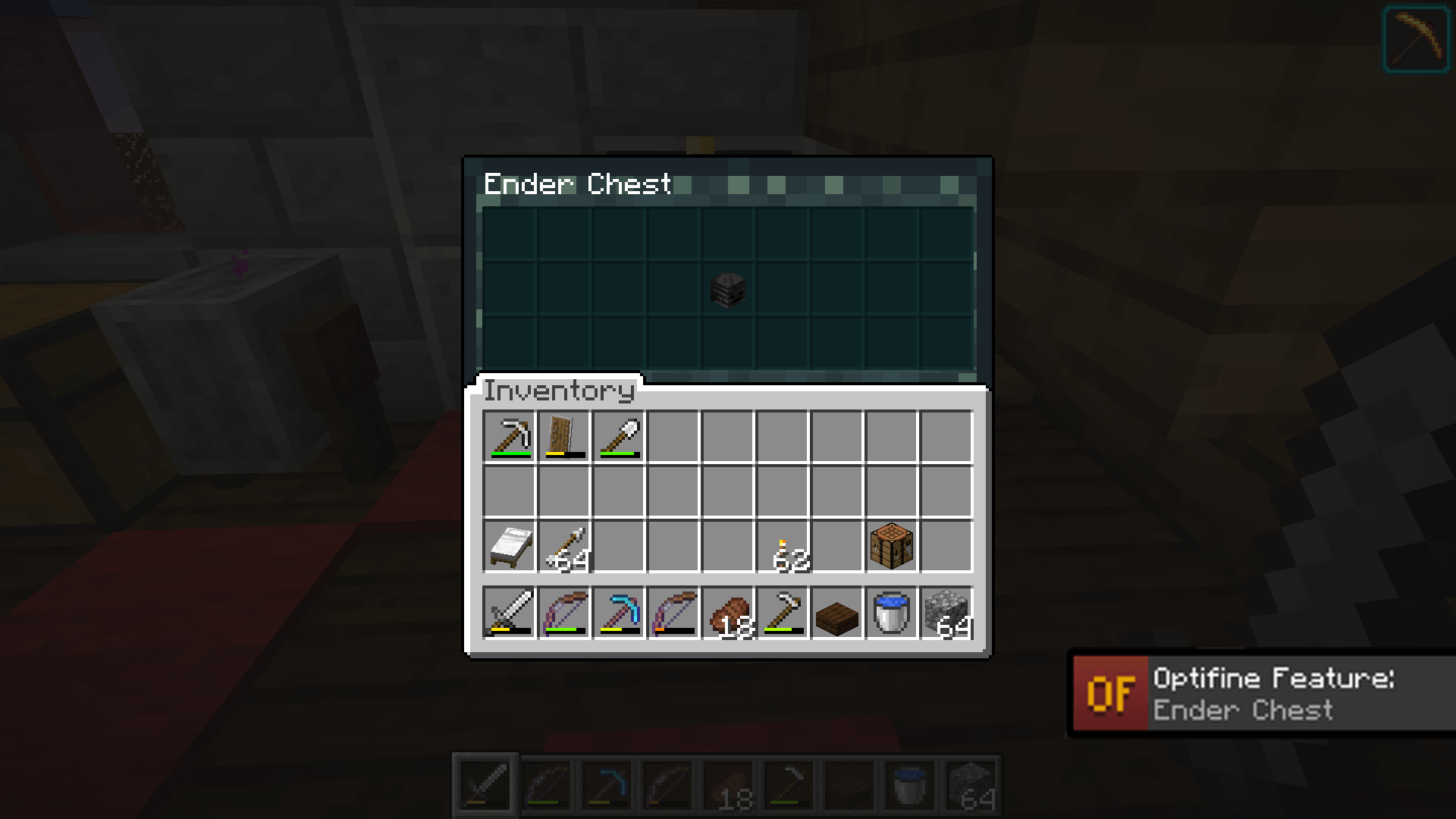
Task: Click the OF badge on the Optifine tooltip
Action: coord(1110,692)
